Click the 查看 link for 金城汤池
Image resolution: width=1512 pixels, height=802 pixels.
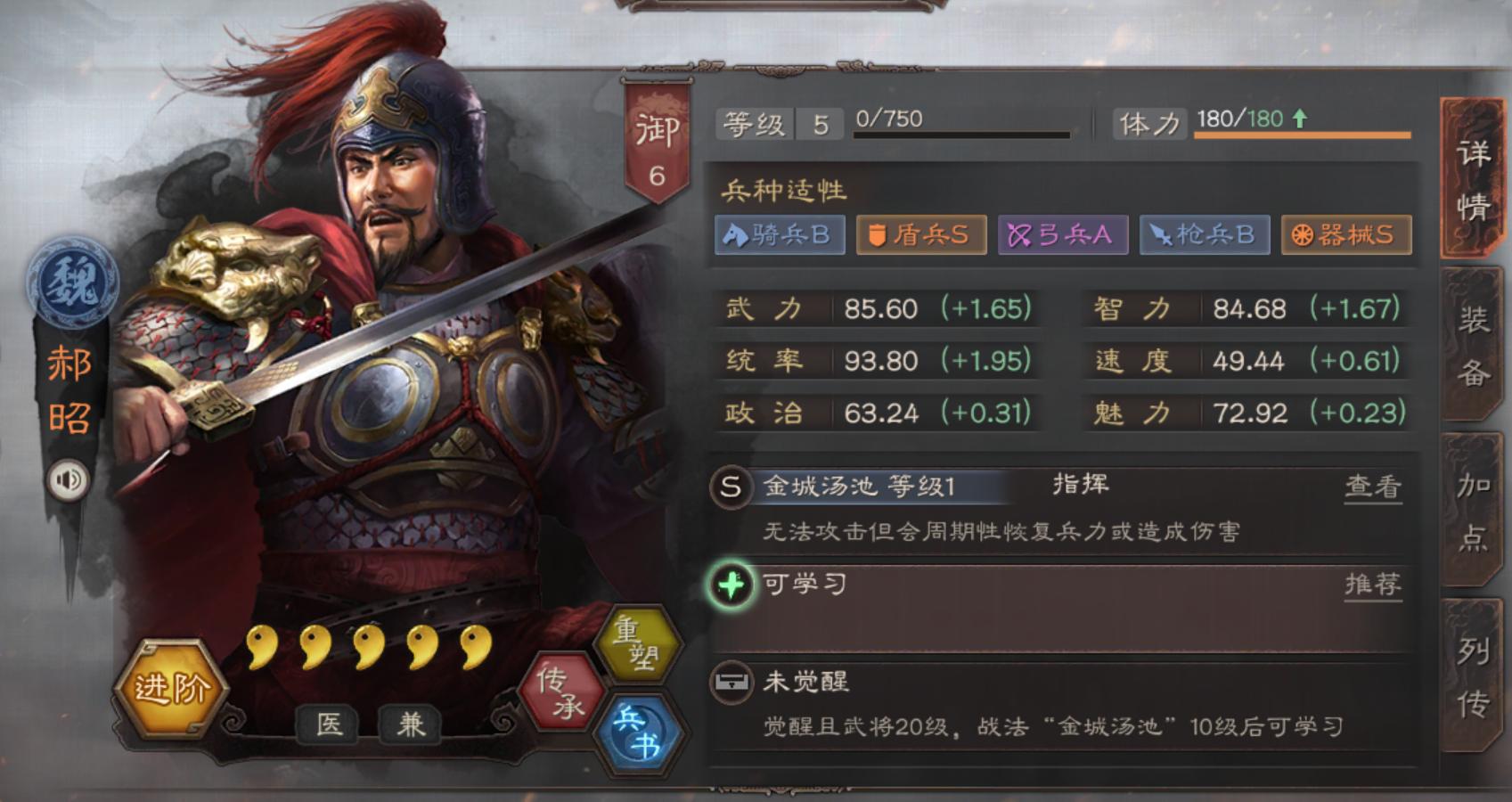pos(1375,487)
